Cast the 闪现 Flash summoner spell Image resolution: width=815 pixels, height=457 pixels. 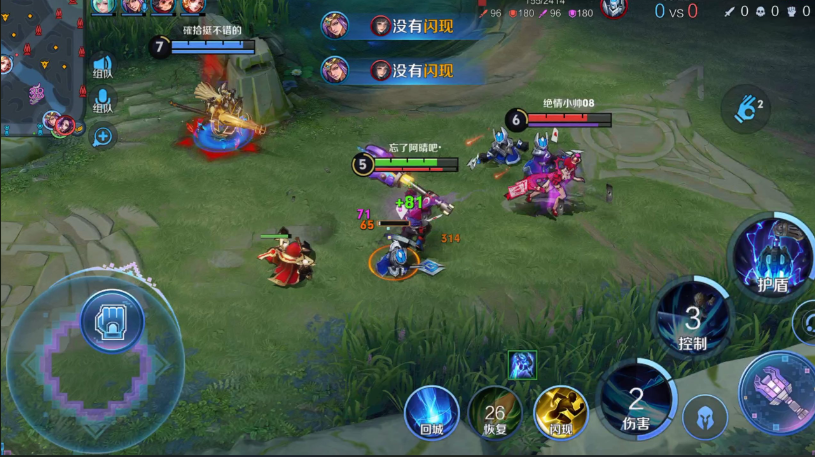[x=560, y=412]
